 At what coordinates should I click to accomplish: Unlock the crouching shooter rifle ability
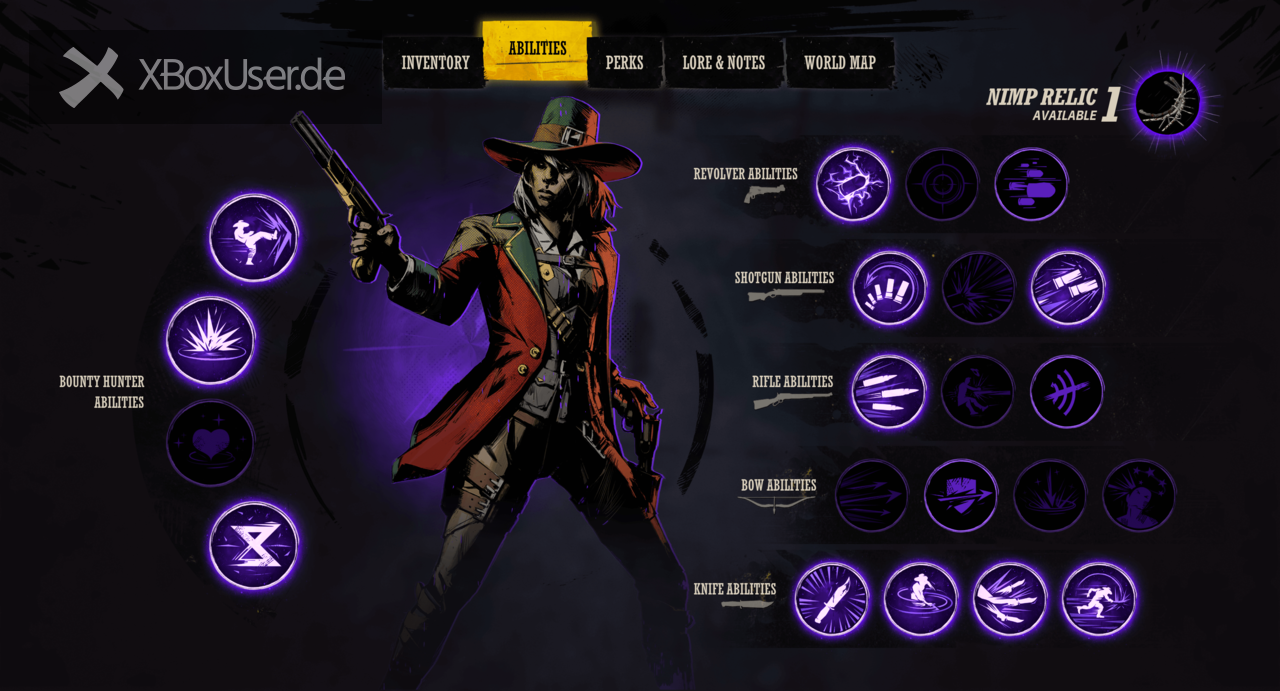click(x=978, y=392)
